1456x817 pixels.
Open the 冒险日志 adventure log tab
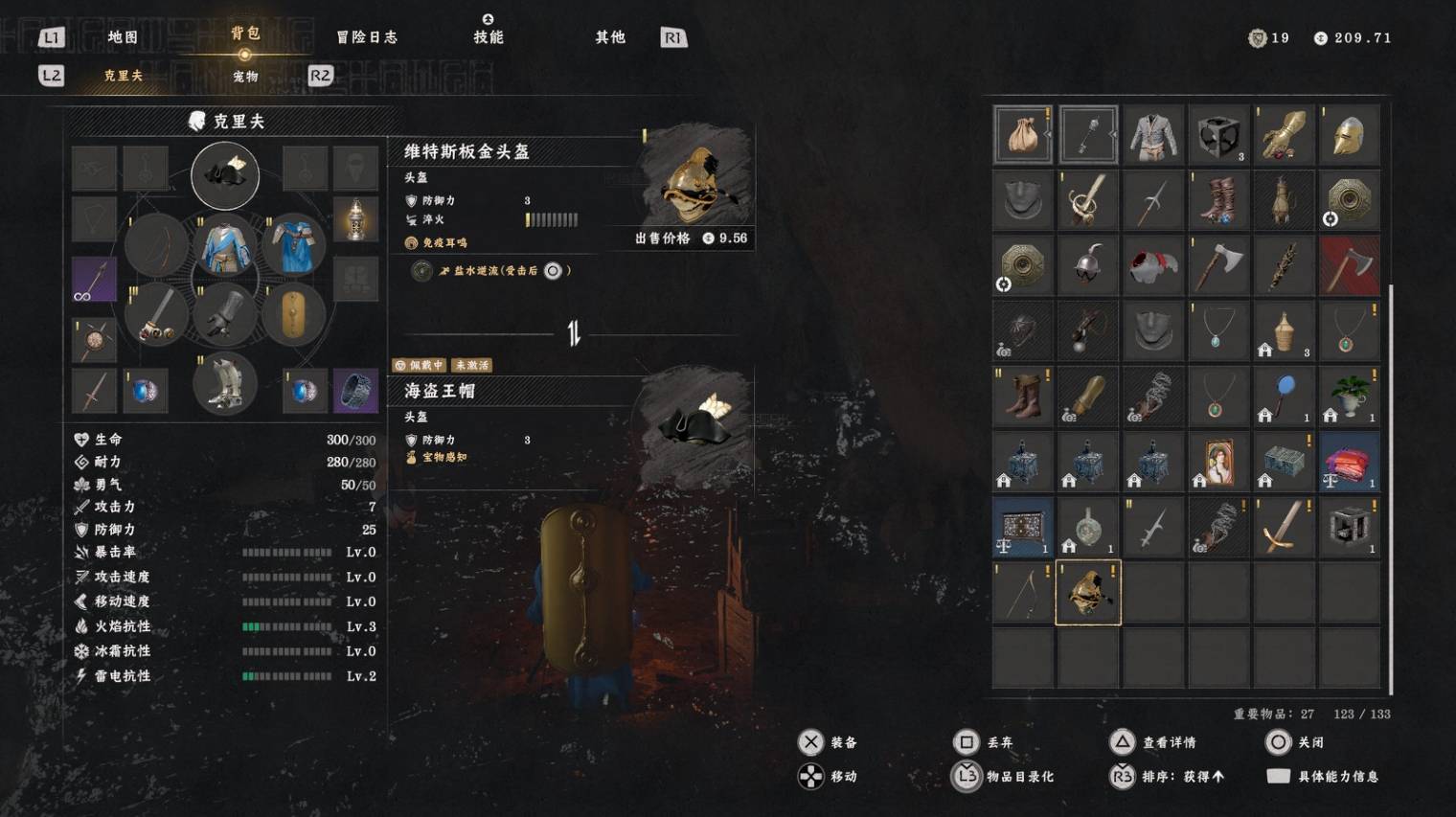(367, 37)
